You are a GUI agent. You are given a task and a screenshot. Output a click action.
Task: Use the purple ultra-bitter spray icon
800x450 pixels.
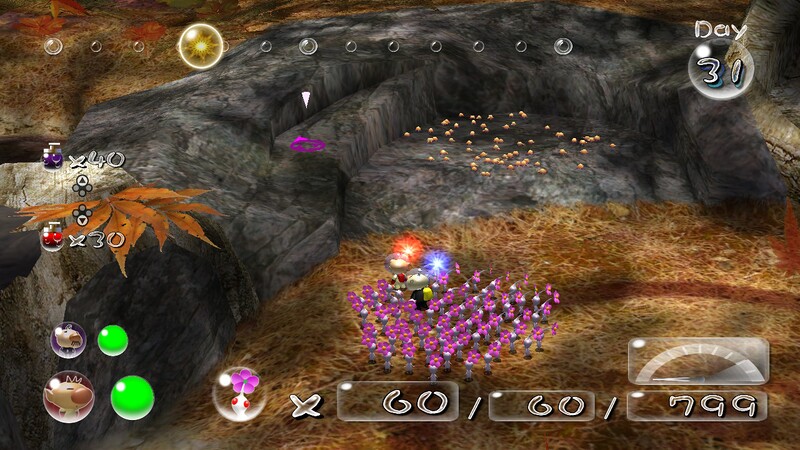pos(52,158)
